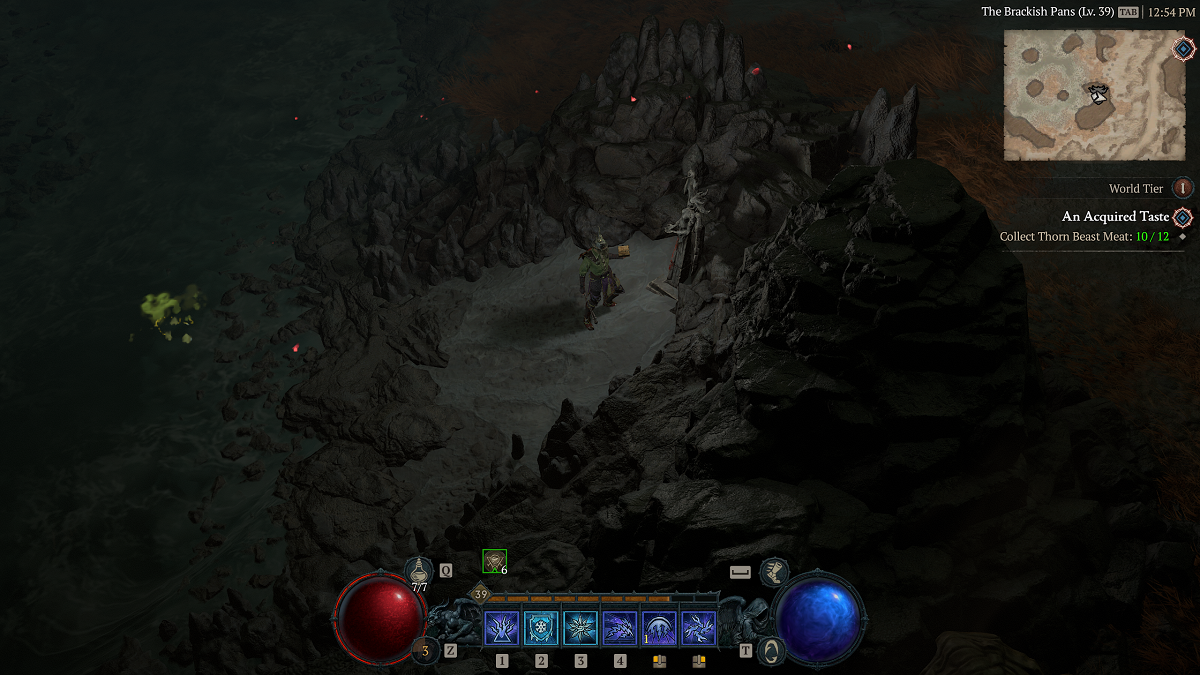
Task: Use the jellyfish-shaped lightning skill
Action: click(659, 629)
